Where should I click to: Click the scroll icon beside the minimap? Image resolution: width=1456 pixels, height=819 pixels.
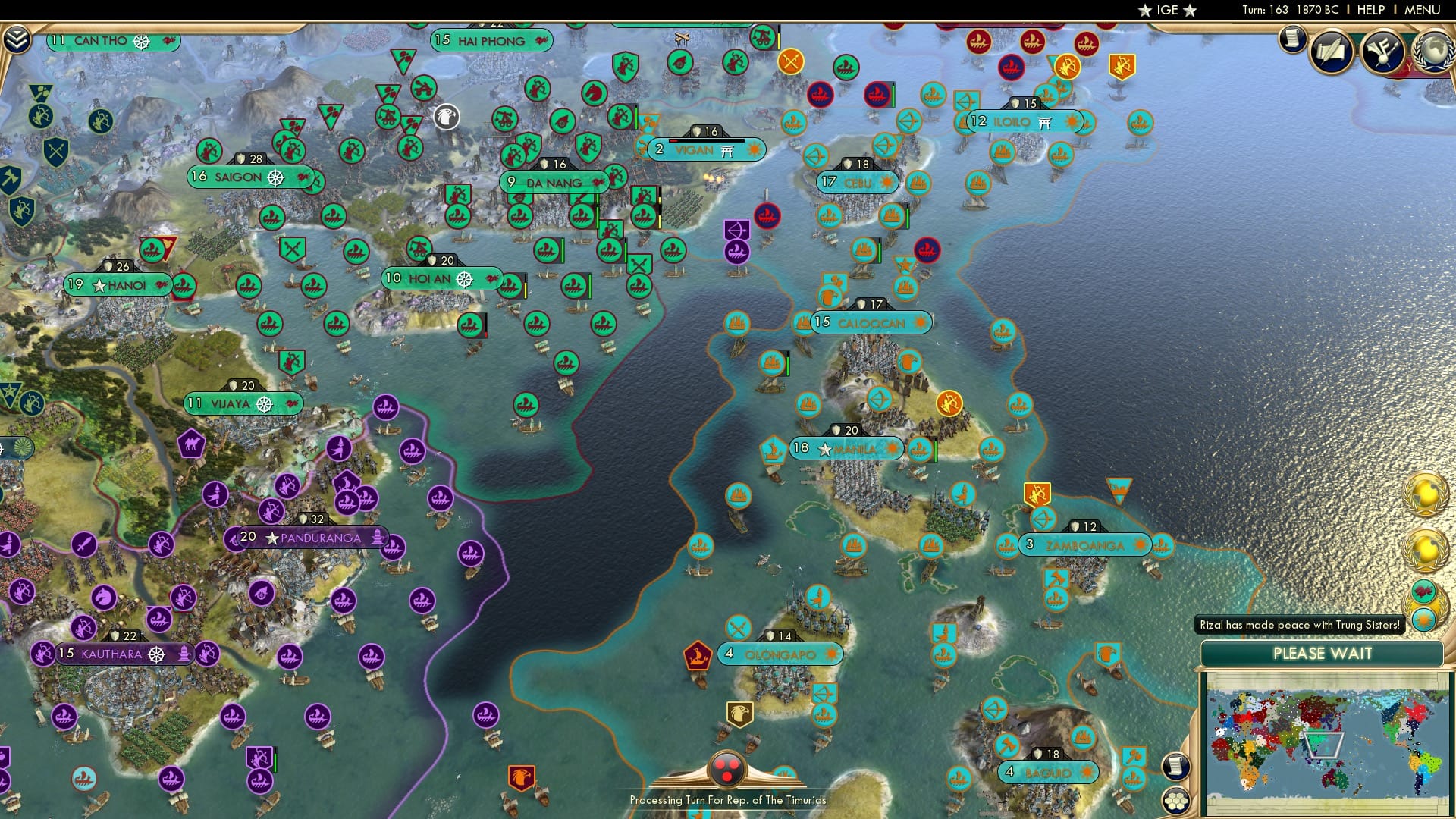(x=1175, y=767)
